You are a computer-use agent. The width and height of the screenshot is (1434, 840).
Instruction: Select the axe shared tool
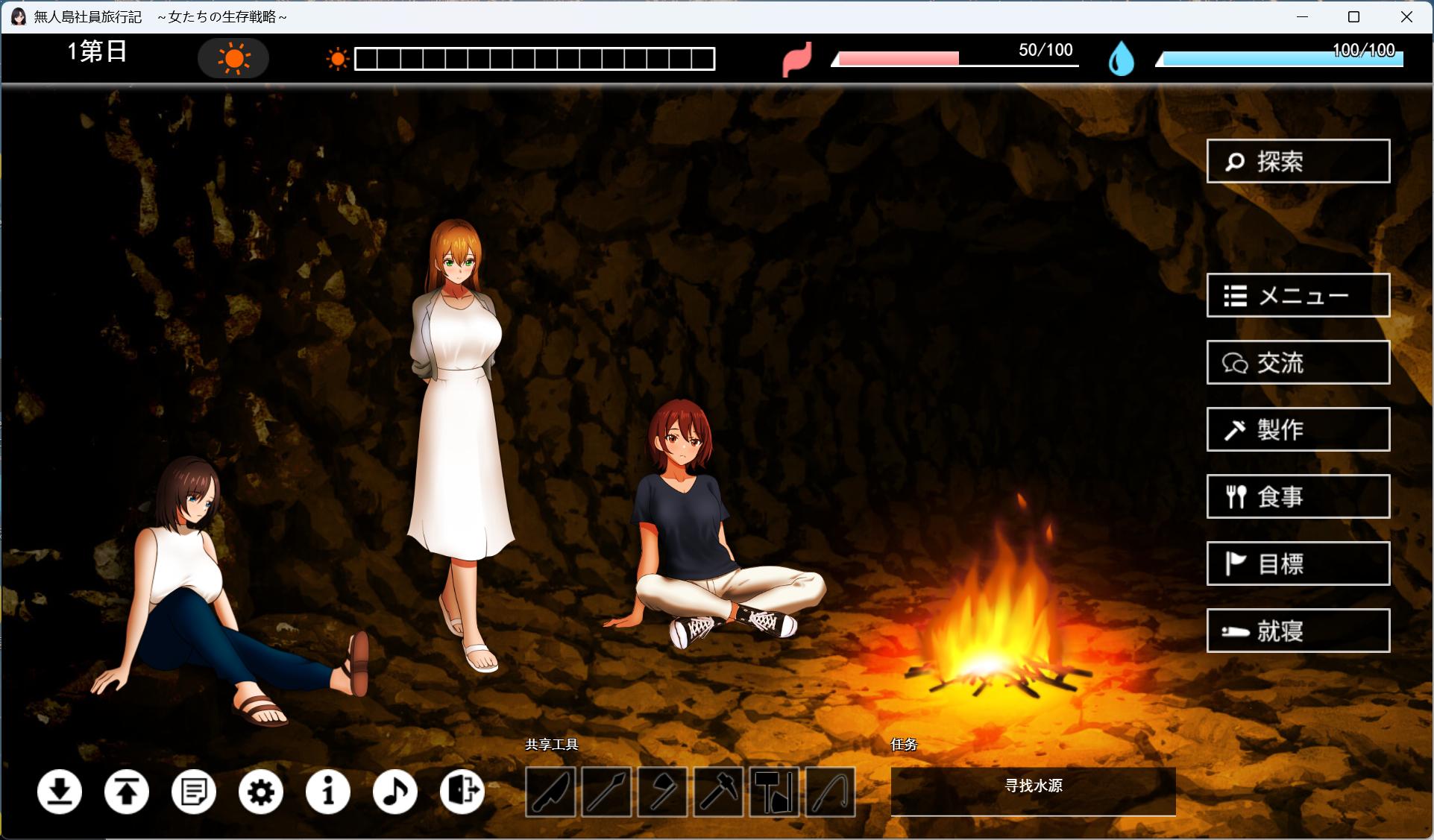662,792
